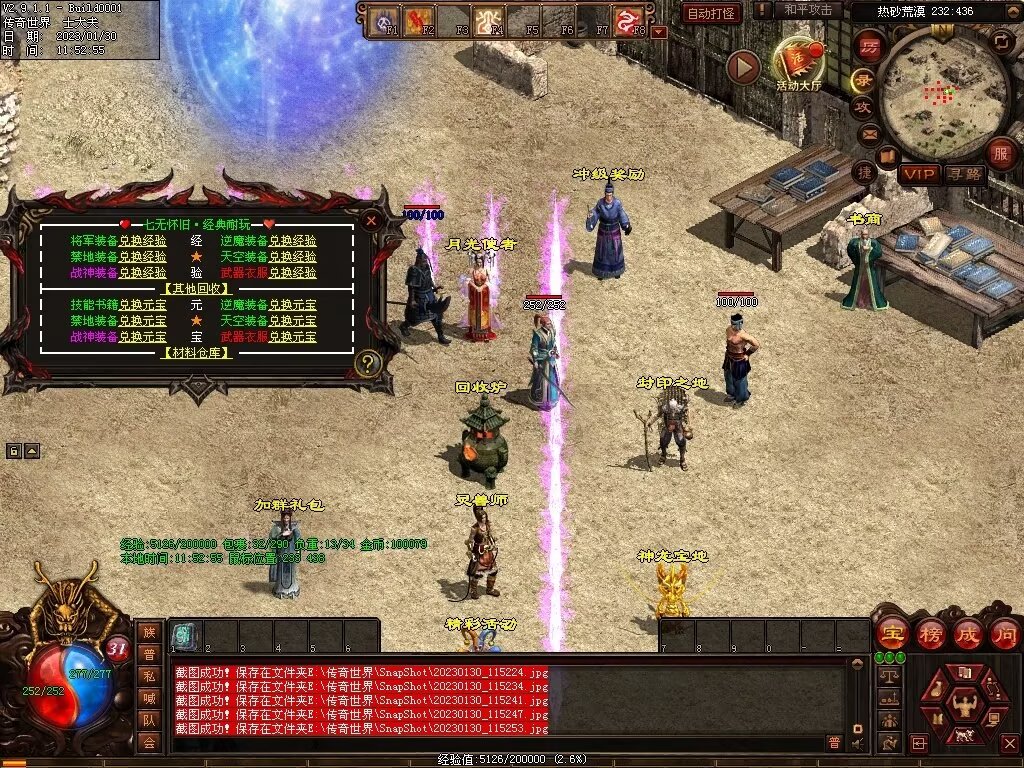Viewport: 1024px width, 768px height.
Task: Open the VIP panel
Action: click(918, 174)
